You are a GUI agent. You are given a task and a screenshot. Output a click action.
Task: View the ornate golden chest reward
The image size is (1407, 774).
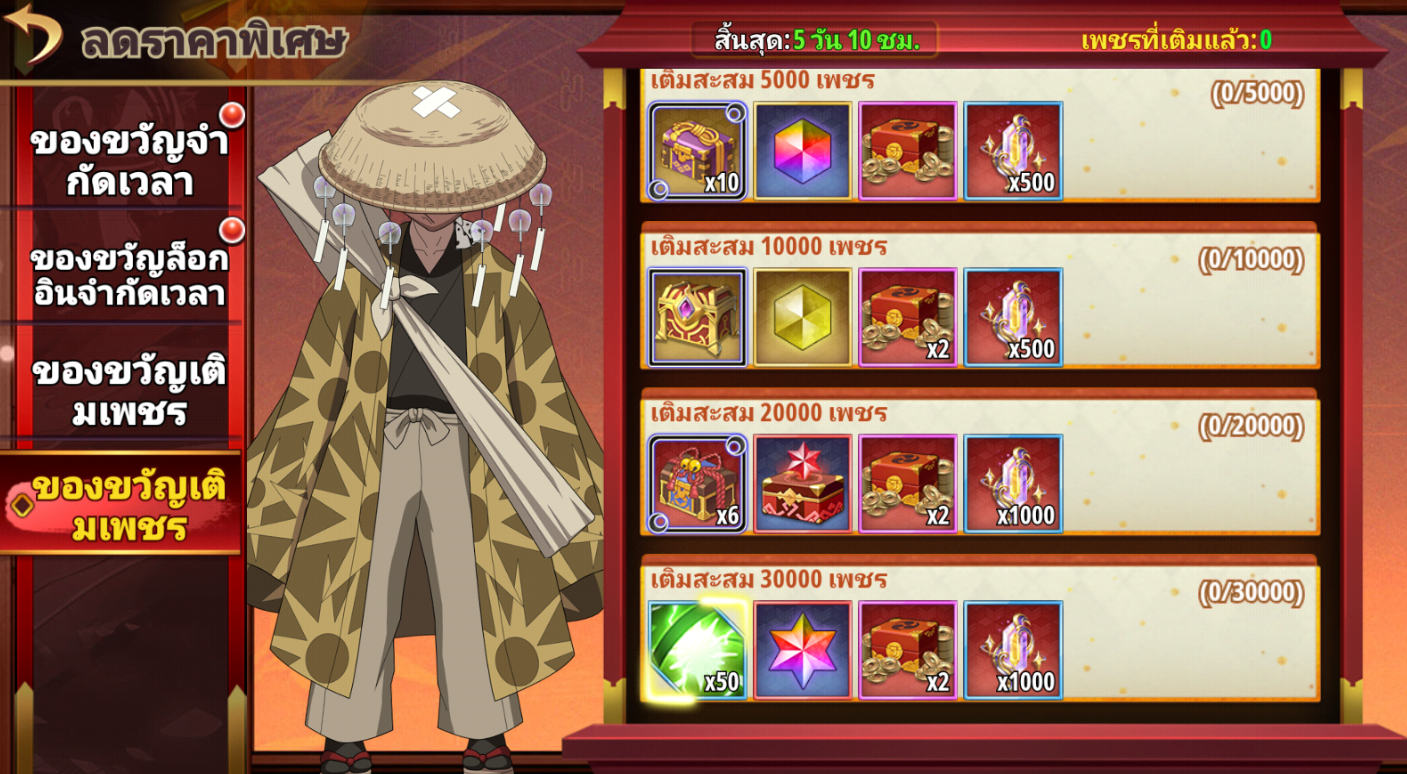point(698,317)
